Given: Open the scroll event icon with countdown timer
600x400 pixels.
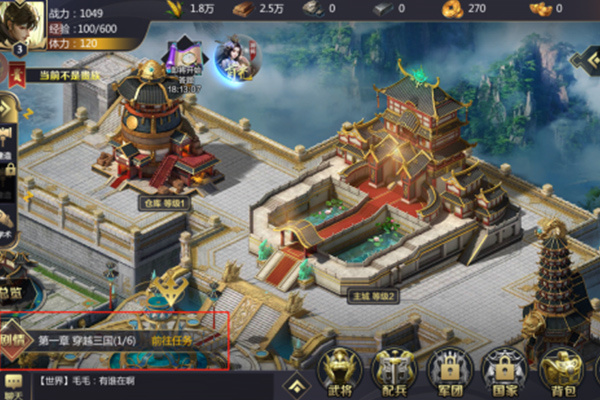Looking at the screenshot, I should 181,62.
